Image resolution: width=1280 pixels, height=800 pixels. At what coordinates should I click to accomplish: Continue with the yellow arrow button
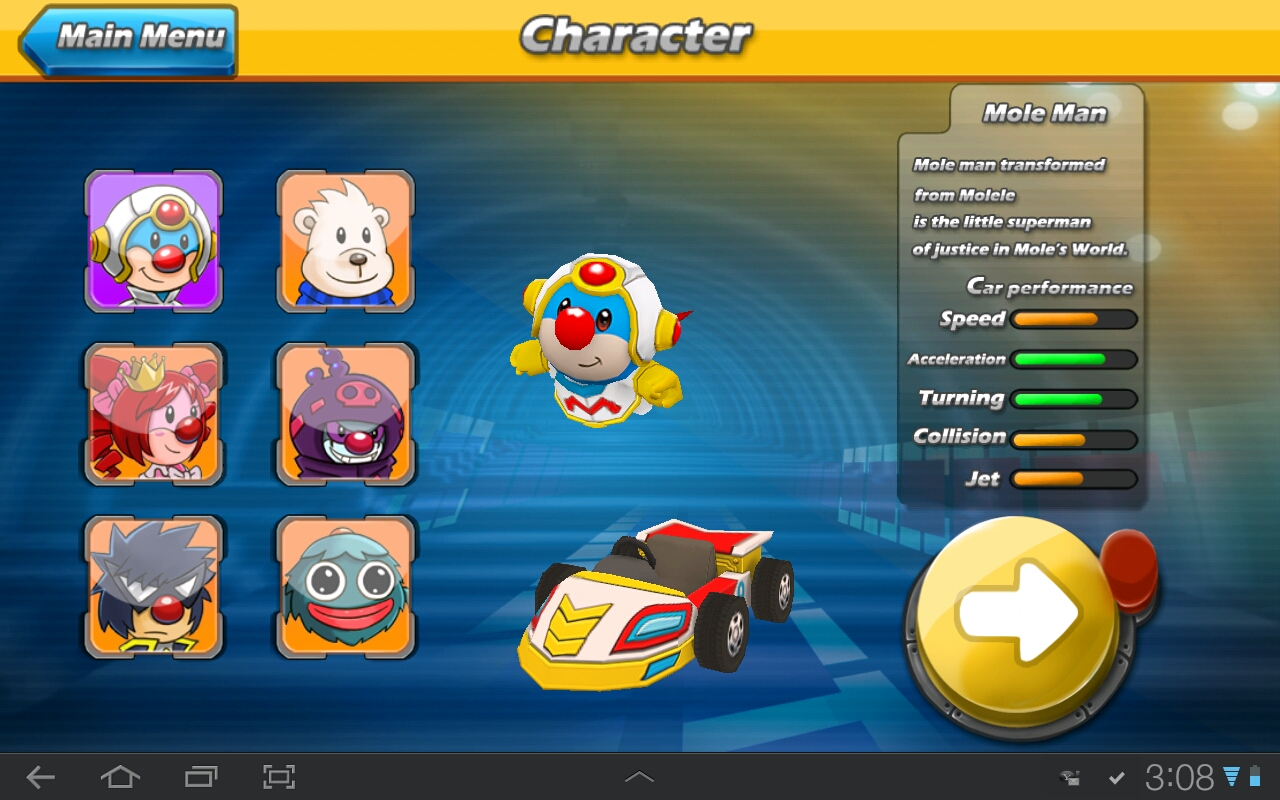(1017, 611)
